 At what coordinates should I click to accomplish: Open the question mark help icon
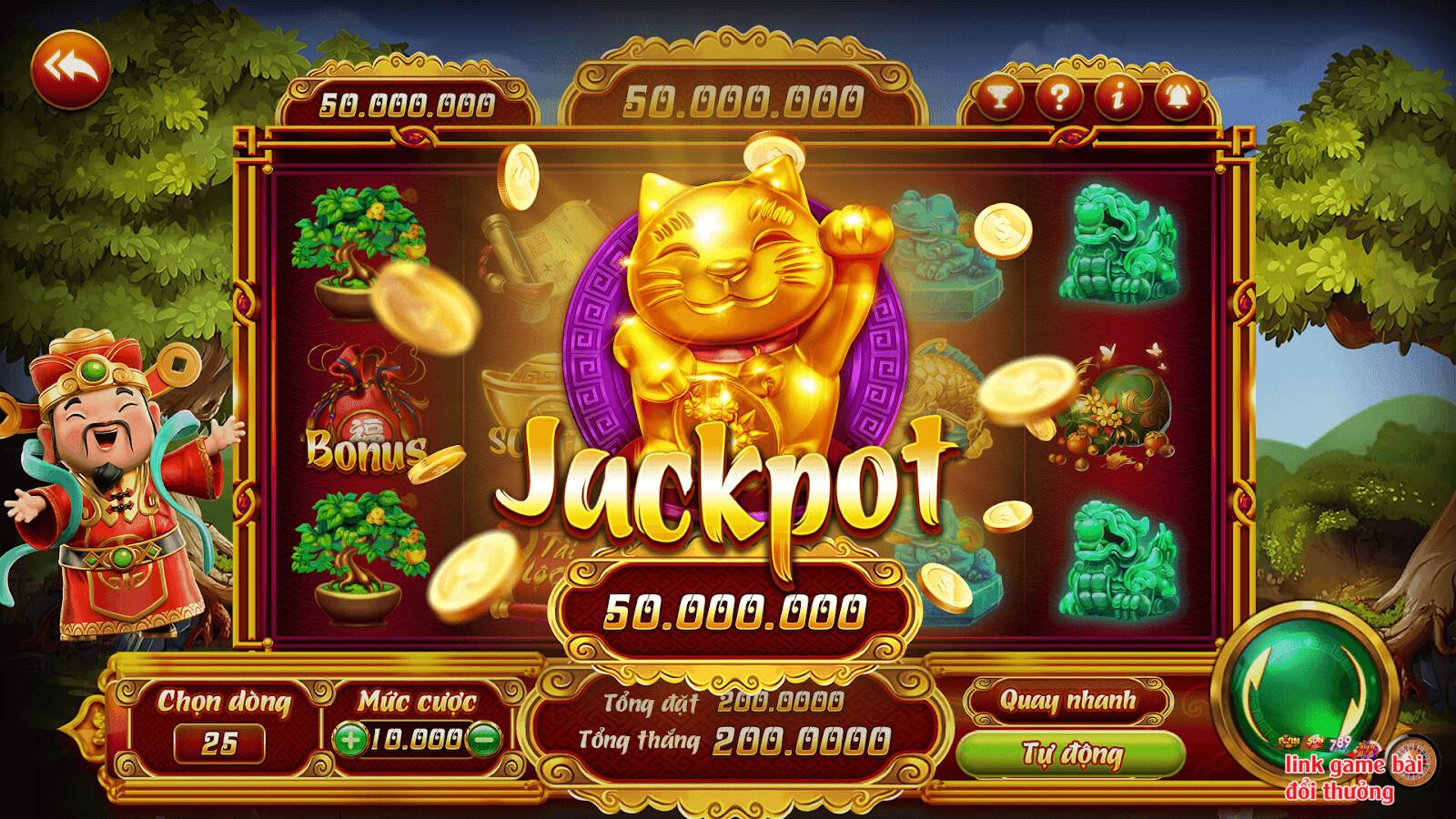(x=1058, y=100)
